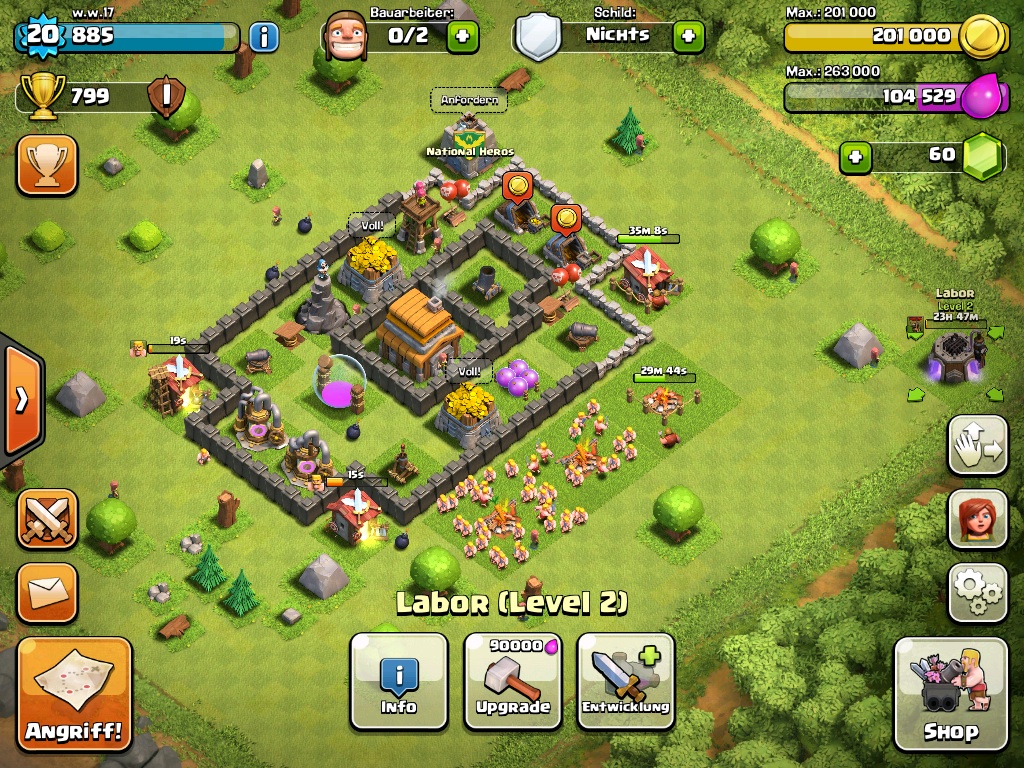1024x768 pixels.
Task: Expand the orange arrow side panel
Action: pos(22,400)
